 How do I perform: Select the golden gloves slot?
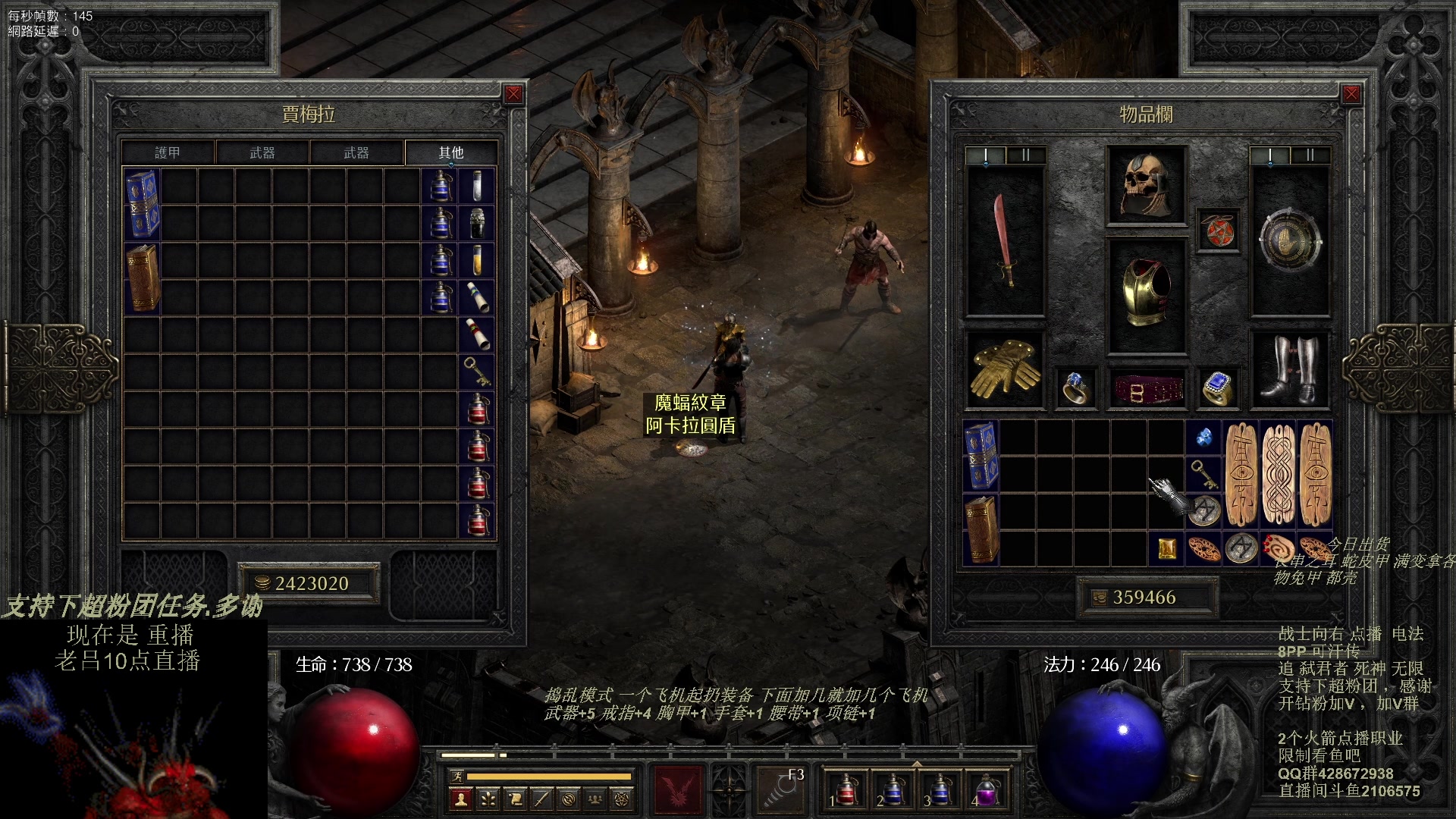[1005, 369]
